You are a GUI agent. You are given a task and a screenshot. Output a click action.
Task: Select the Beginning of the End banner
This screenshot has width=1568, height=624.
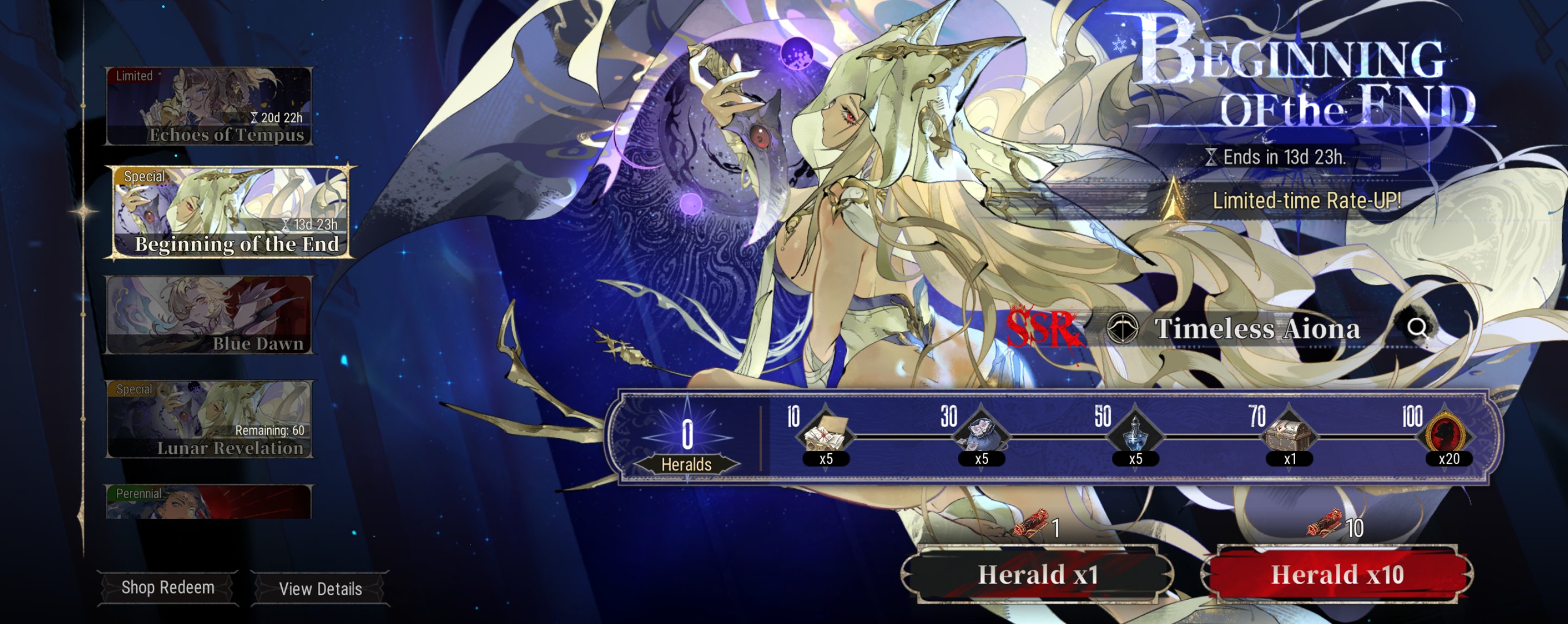coord(230,211)
